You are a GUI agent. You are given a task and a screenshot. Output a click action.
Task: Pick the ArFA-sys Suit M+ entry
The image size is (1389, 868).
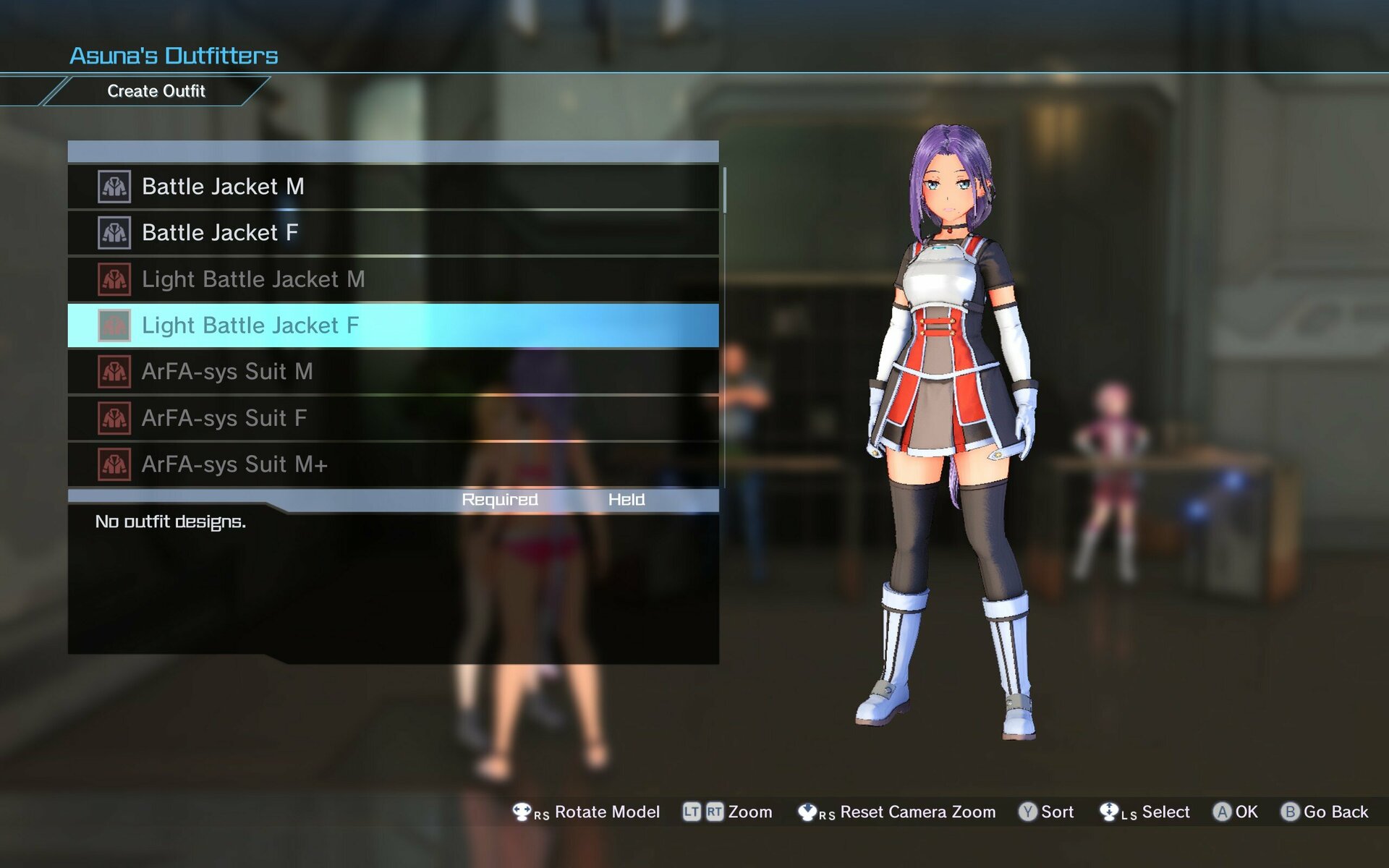coord(393,464)
